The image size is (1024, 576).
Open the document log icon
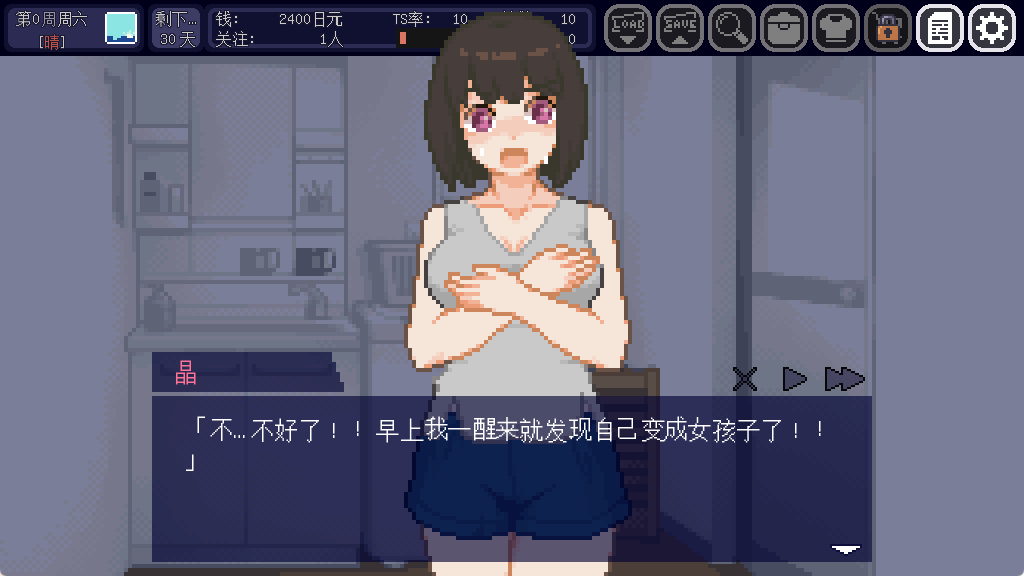[x=939, y=28]
